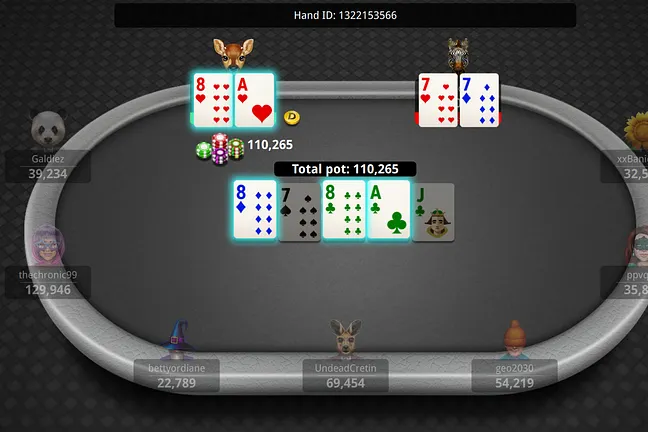The image size is (648, 432).
Task: Select the Ace of hearts hole card
Action: click(254, 101)
